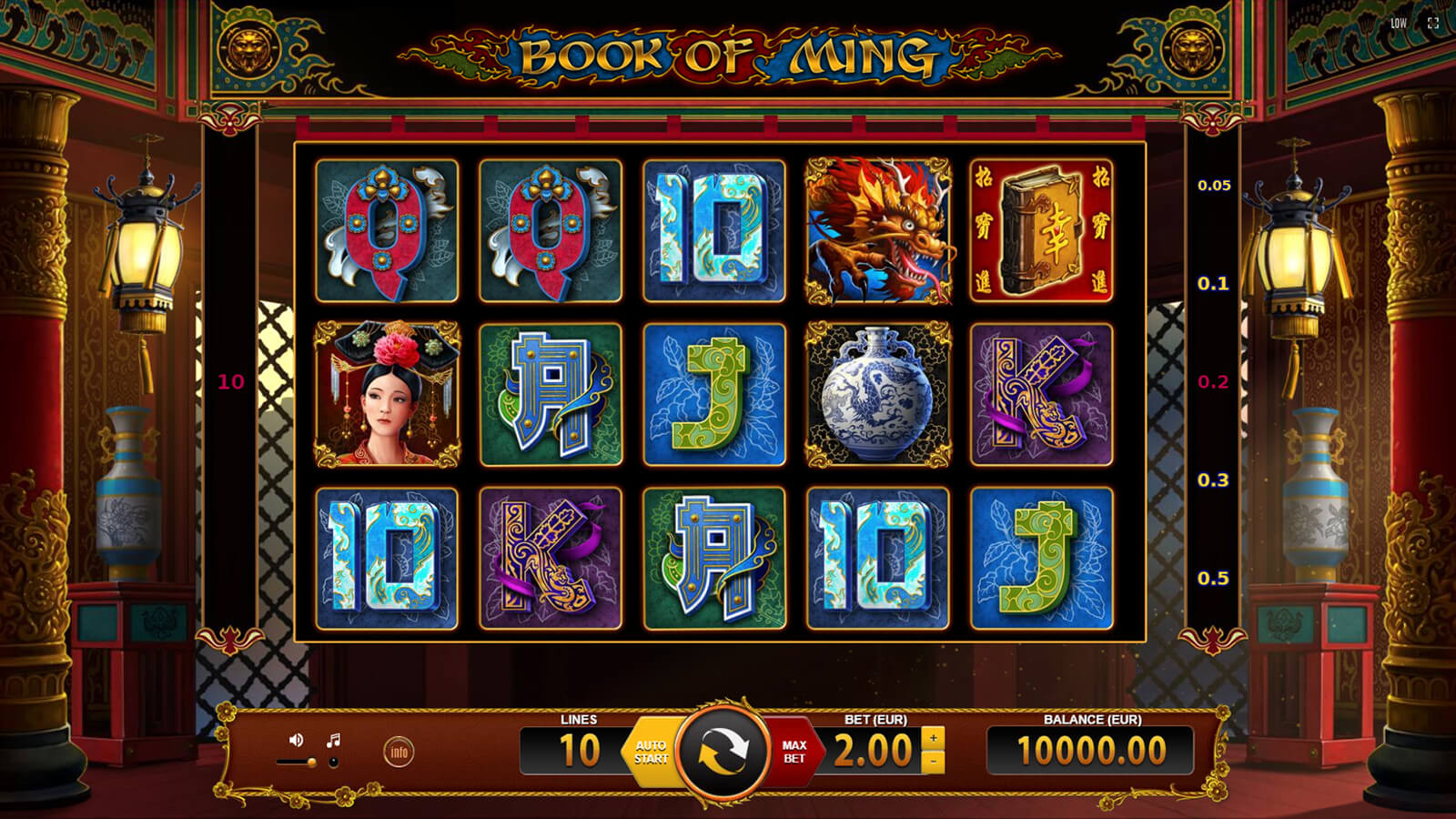The width and height of the screenshot is (1456, 819).
Task: Switch the LOW graphics quality setting
Action: point(1399,23)
